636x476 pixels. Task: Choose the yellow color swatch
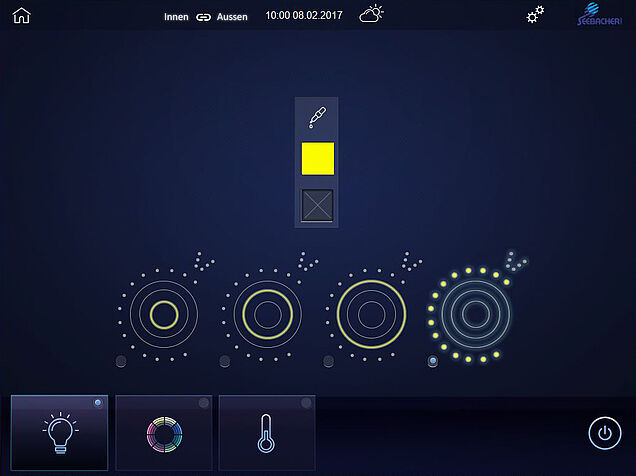(x=318, y=159)
